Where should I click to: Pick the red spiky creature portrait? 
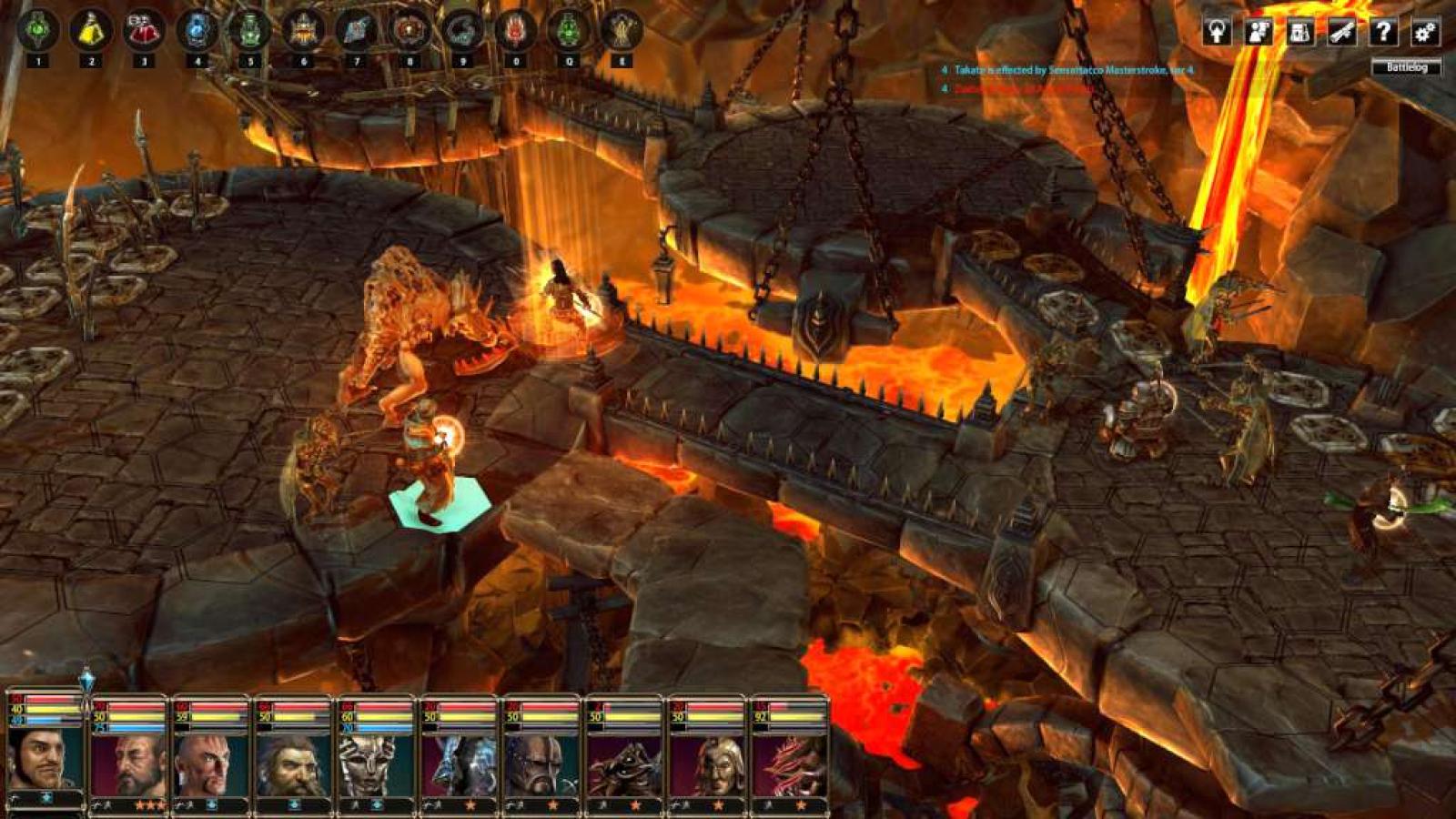click(x=788, y=764)
